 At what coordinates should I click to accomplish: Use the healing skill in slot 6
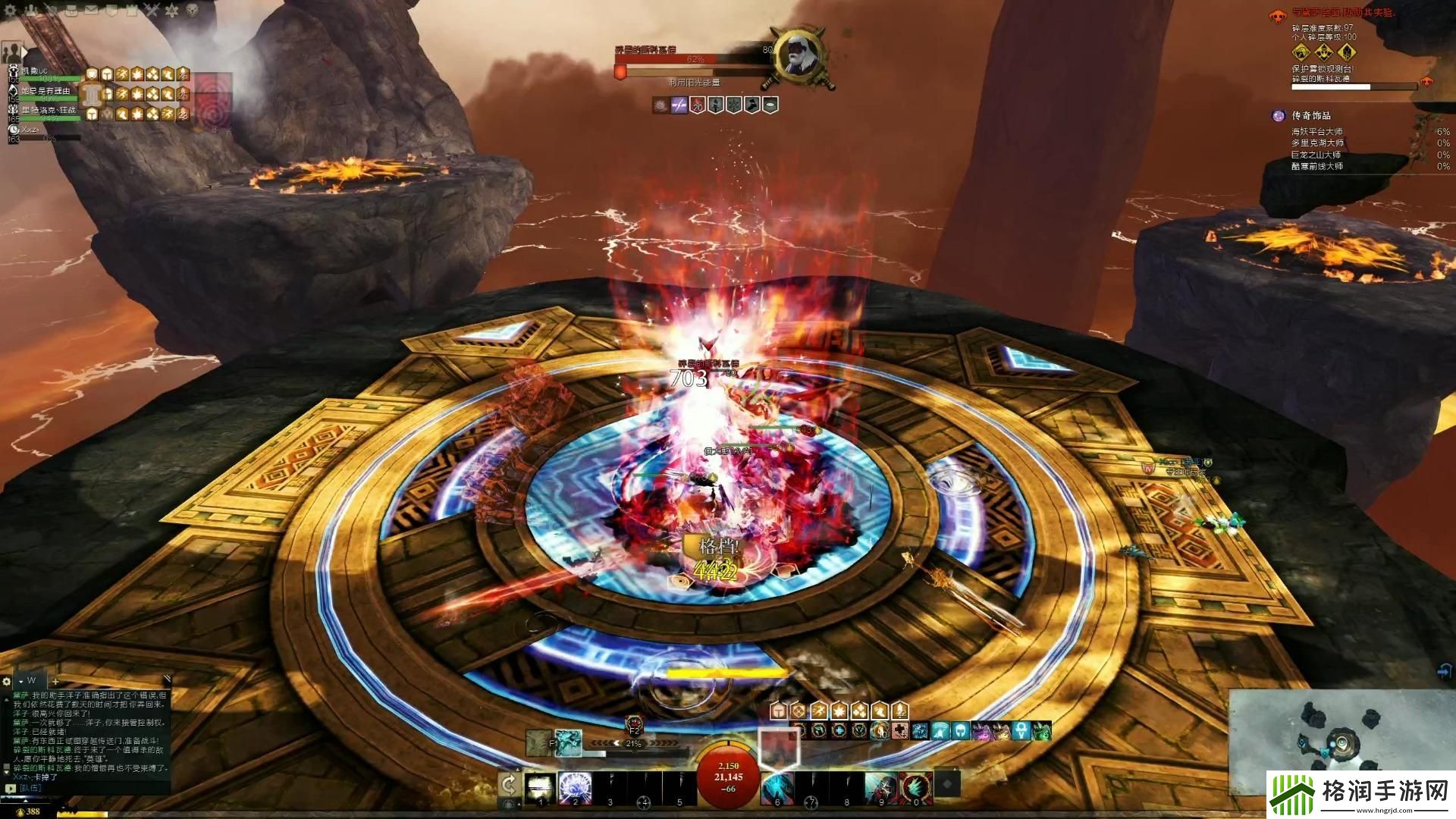pyautogui.click(x=777, y=788)
